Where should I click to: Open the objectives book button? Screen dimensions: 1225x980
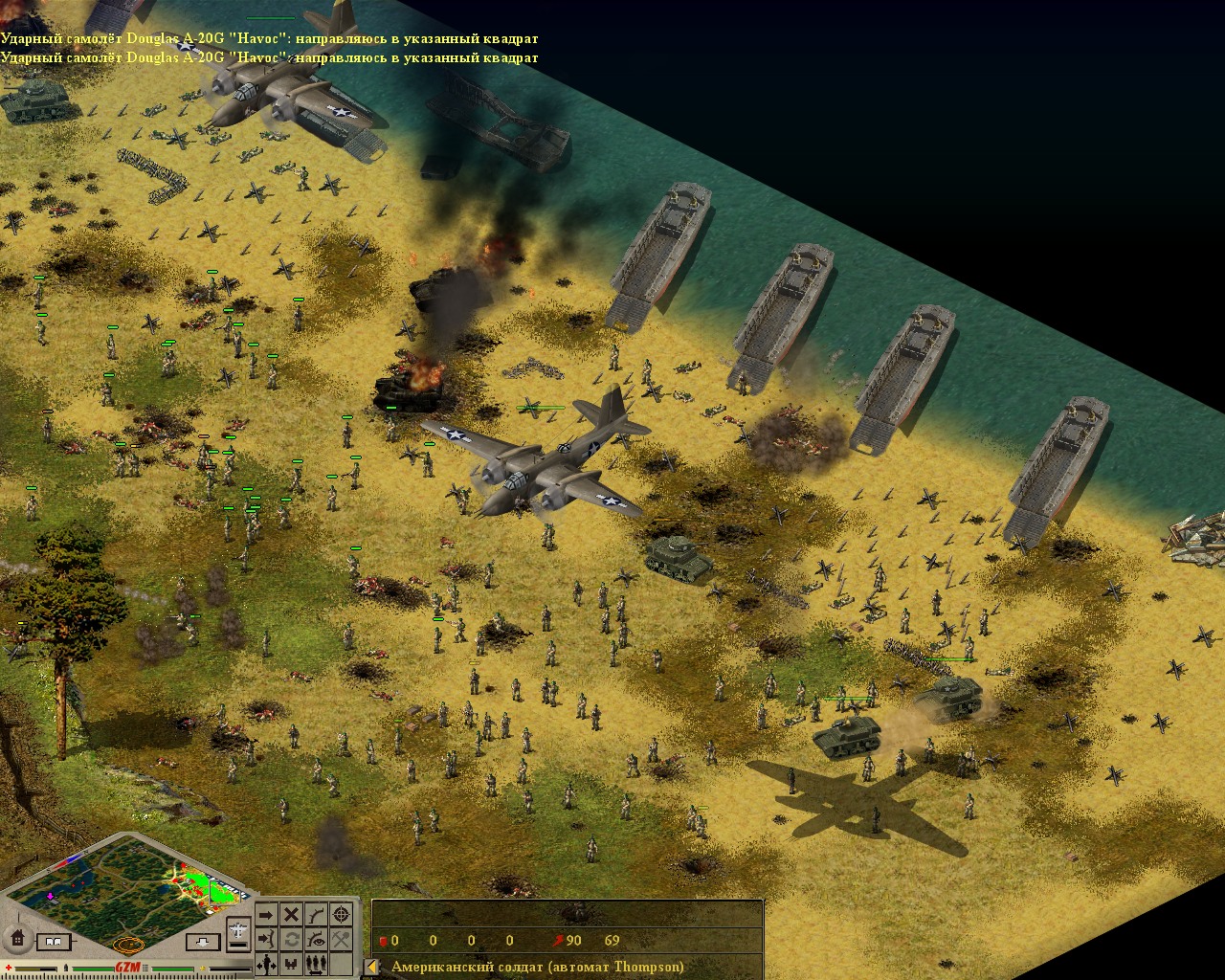pos(55,943)
